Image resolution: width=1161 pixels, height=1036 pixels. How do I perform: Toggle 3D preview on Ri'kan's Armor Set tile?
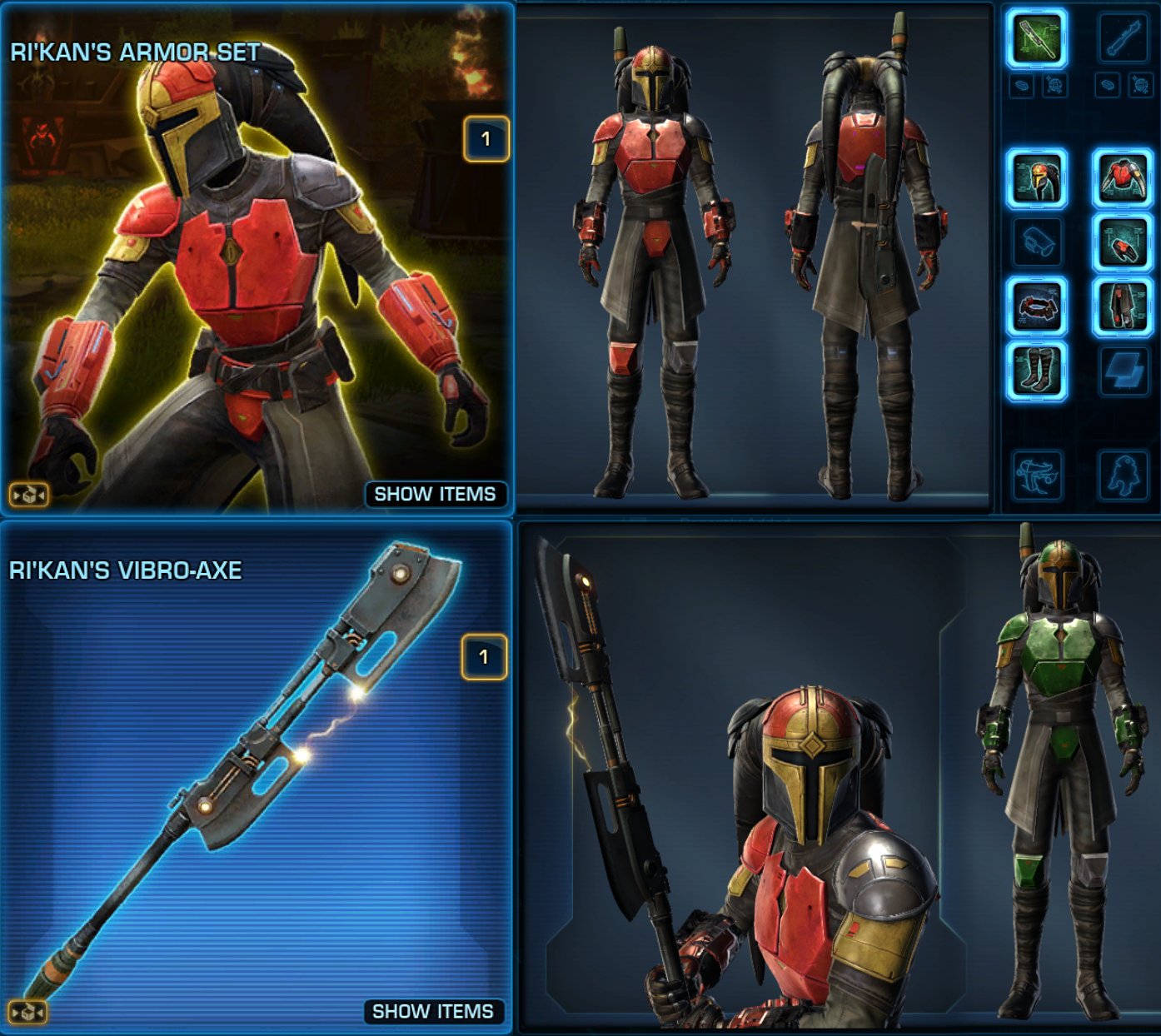coord(27,493)
